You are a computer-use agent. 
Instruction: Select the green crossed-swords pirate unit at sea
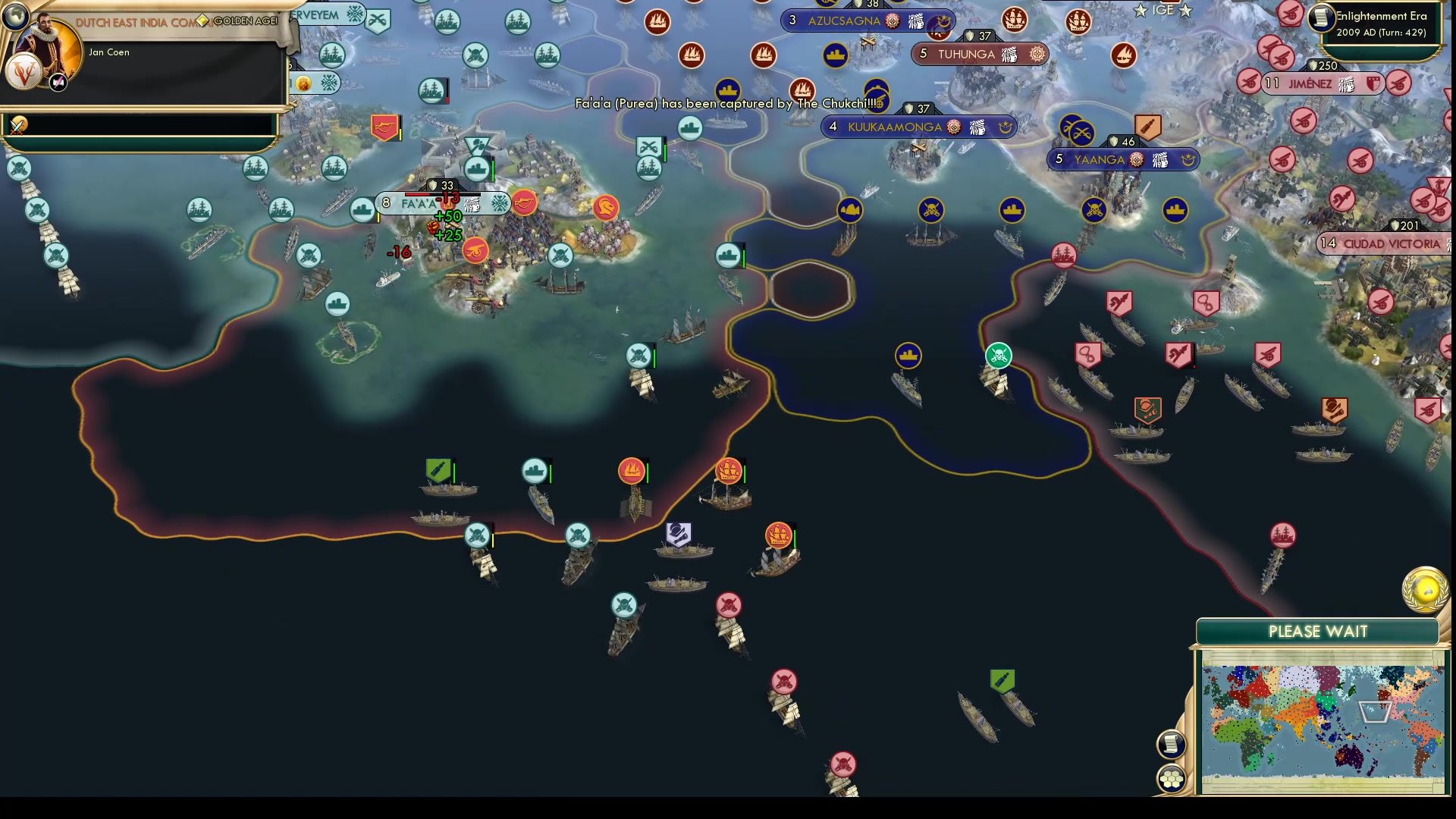[x=999, y=353]
